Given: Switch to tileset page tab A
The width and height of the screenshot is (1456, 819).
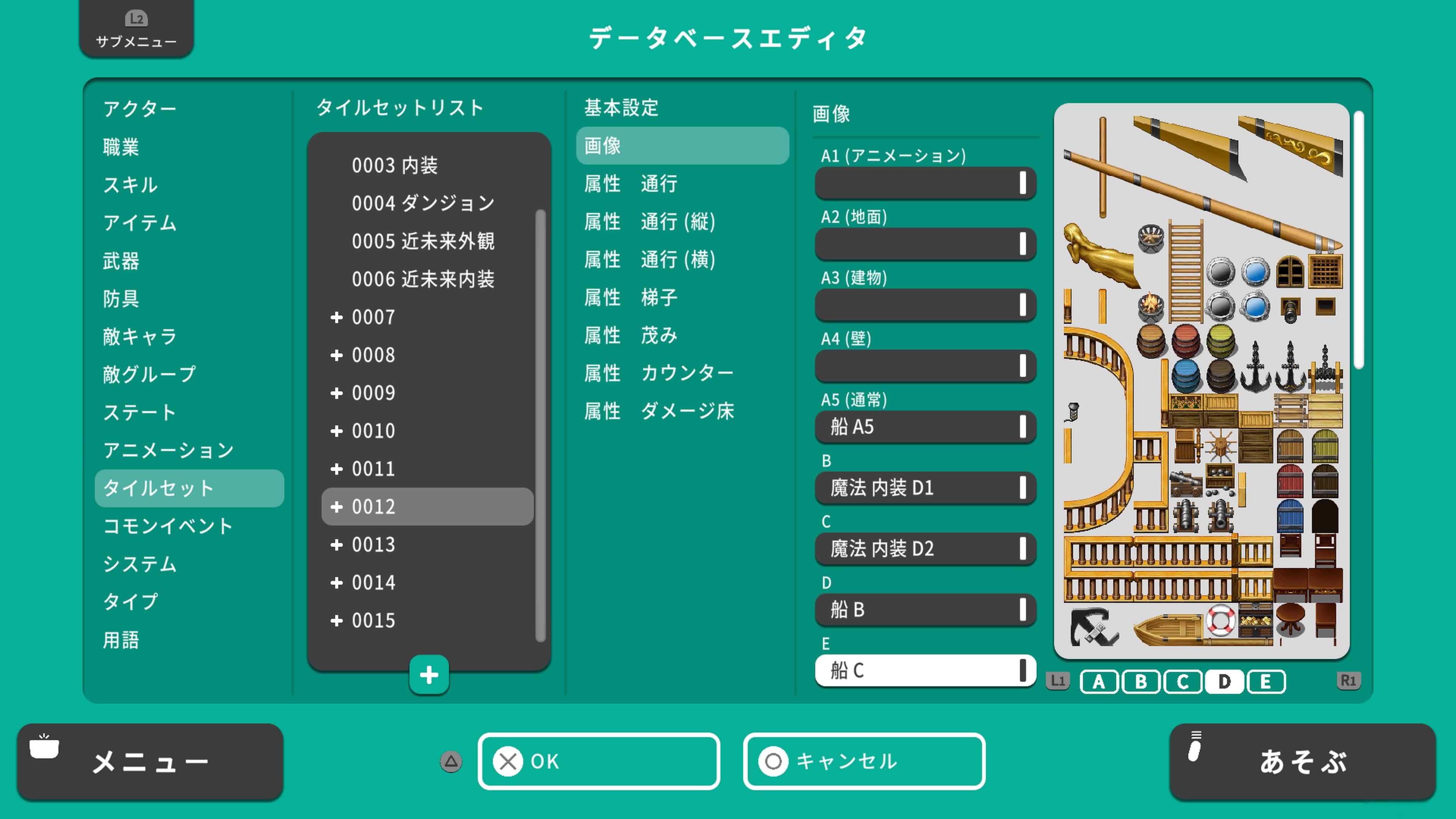Looking at the screenshot, I should (1099, 681).
